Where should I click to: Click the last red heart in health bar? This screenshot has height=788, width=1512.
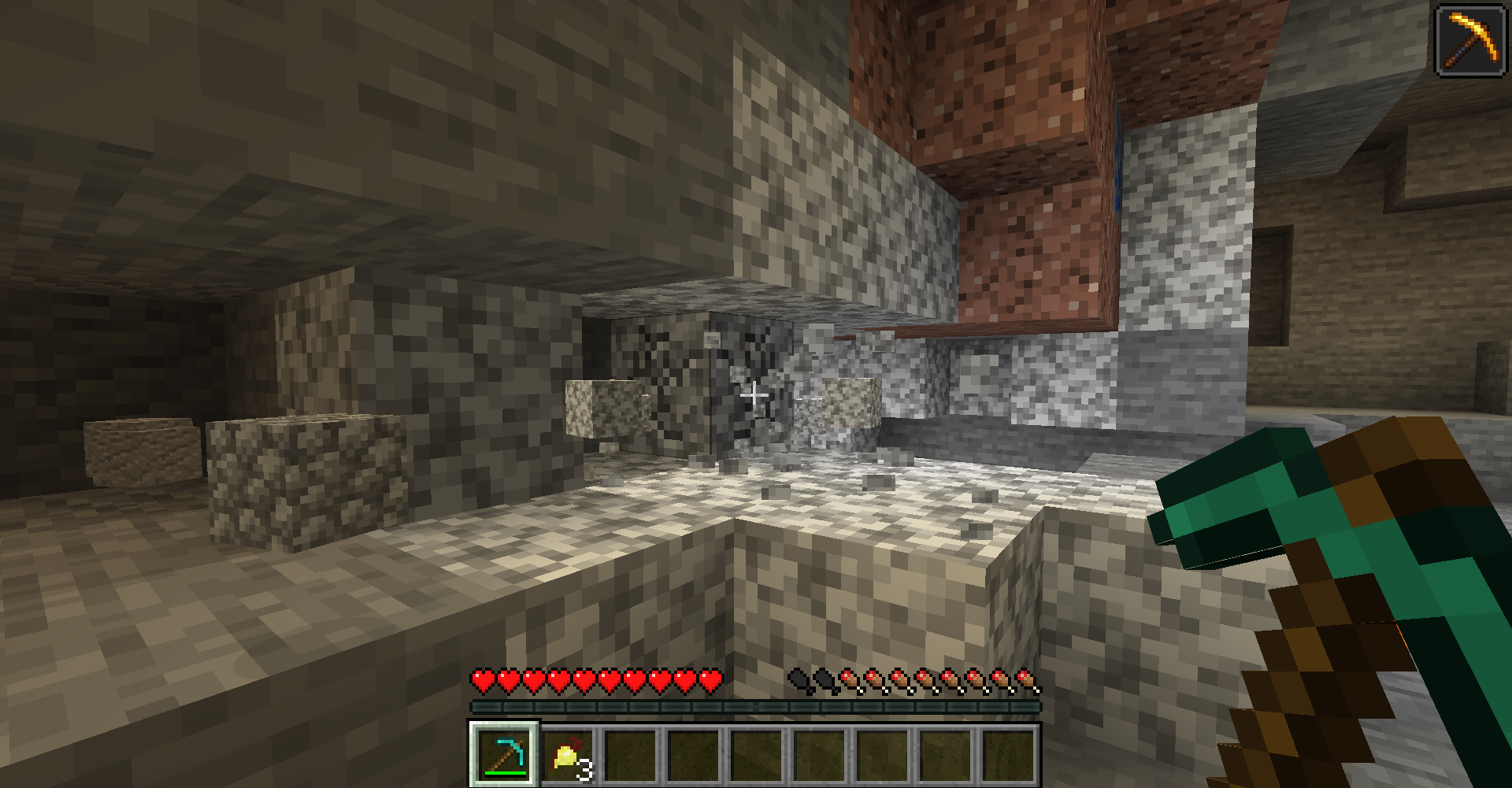tap(710, 679)
